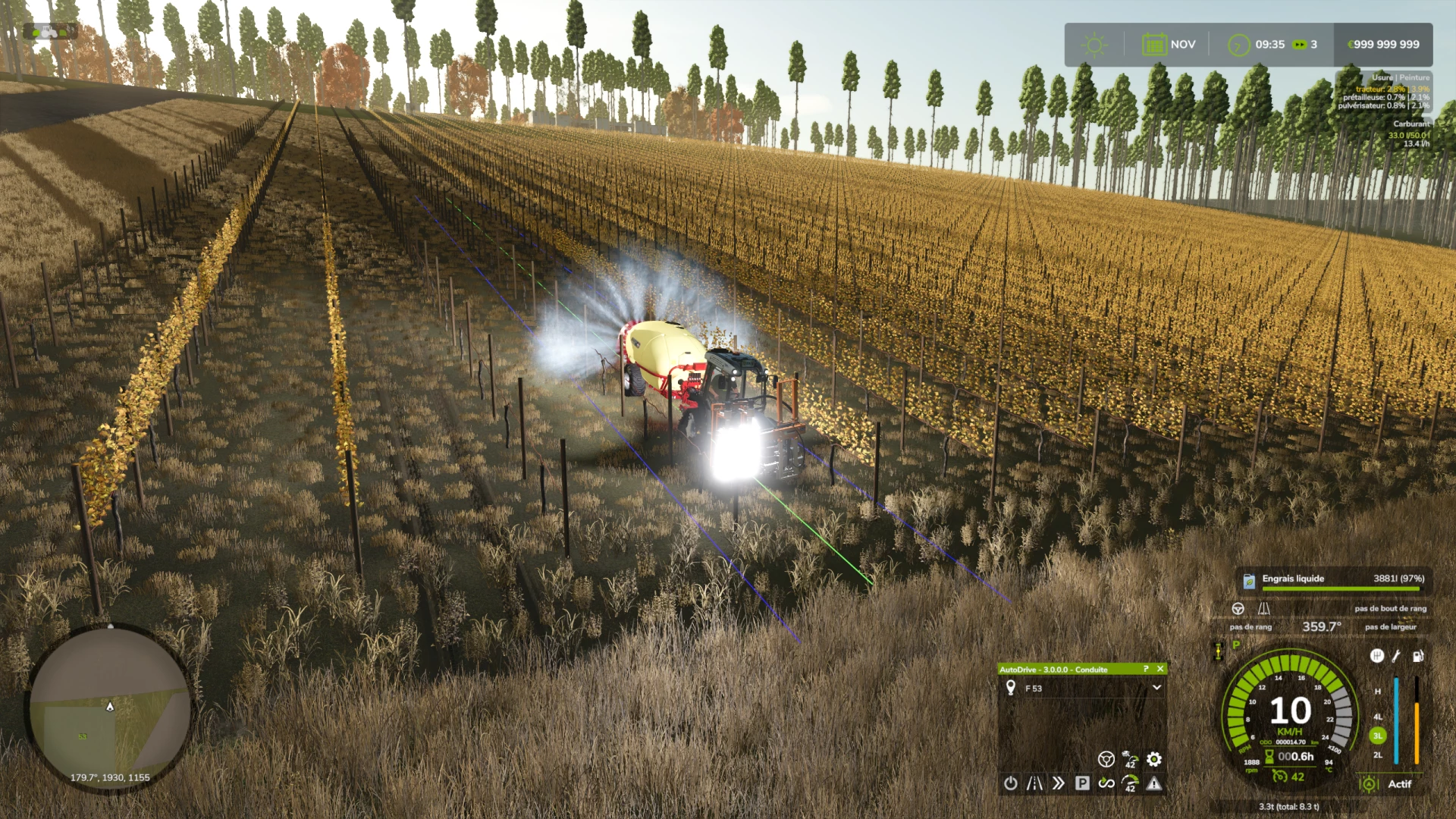Close the AutoDrive panel
The image size is (1456, 819).
[1160, 669]
